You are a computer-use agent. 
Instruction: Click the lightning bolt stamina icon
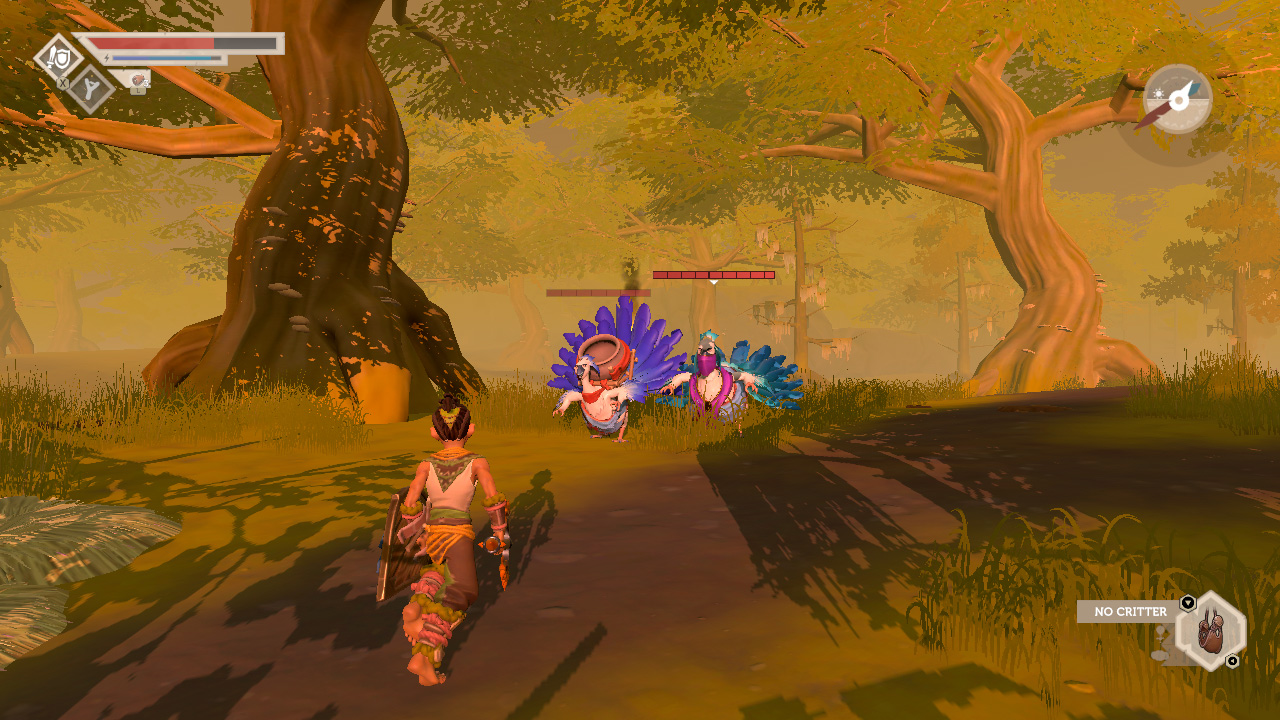coord(107,57)
